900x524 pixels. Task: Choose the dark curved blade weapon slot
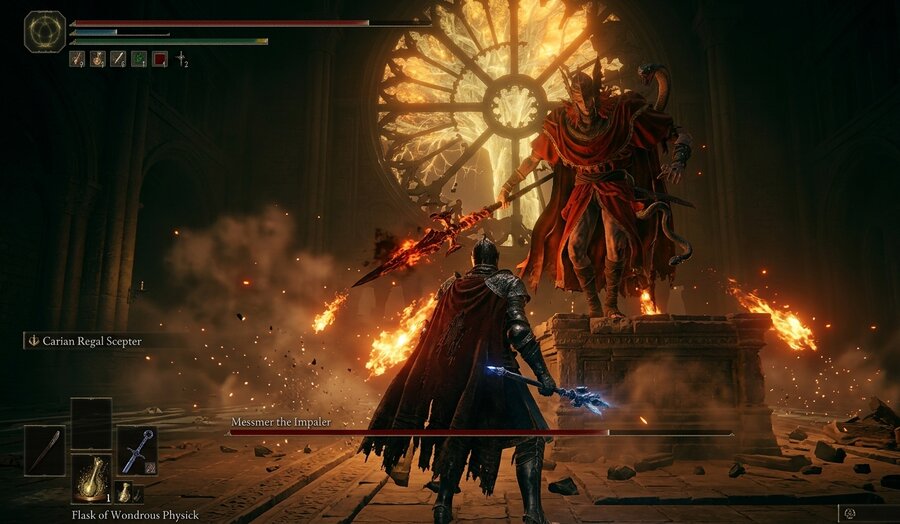tap(44, 450)
